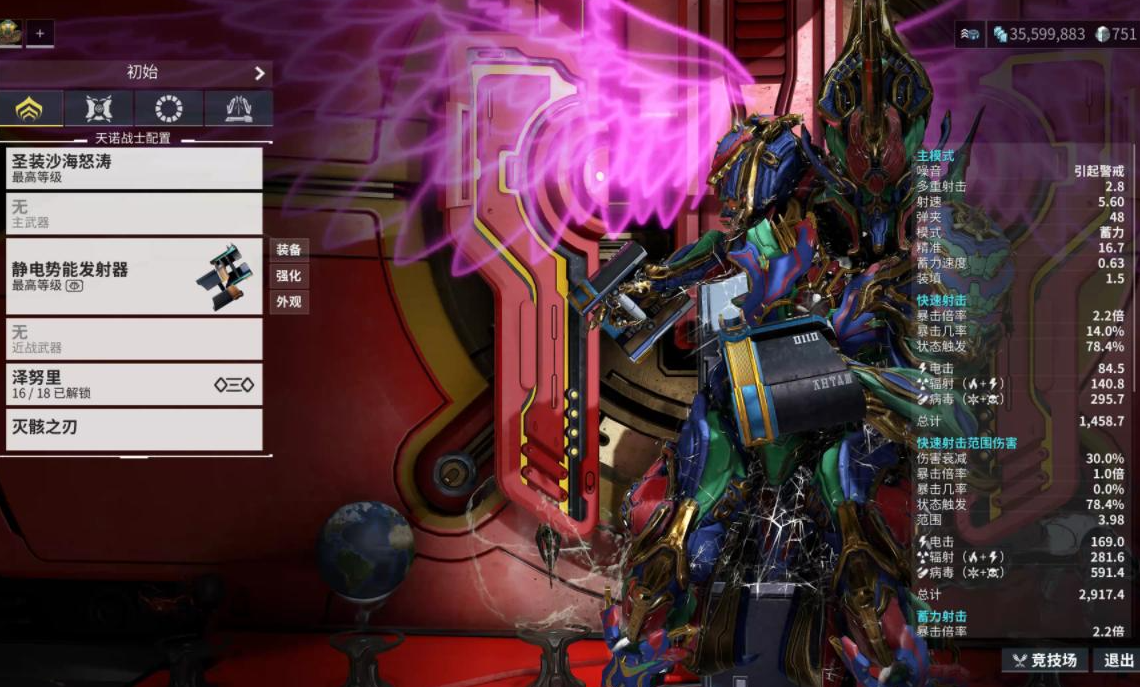
Task: Select the 圣装沙海怒涛 warframe slot
Action: tap(134, 167)
